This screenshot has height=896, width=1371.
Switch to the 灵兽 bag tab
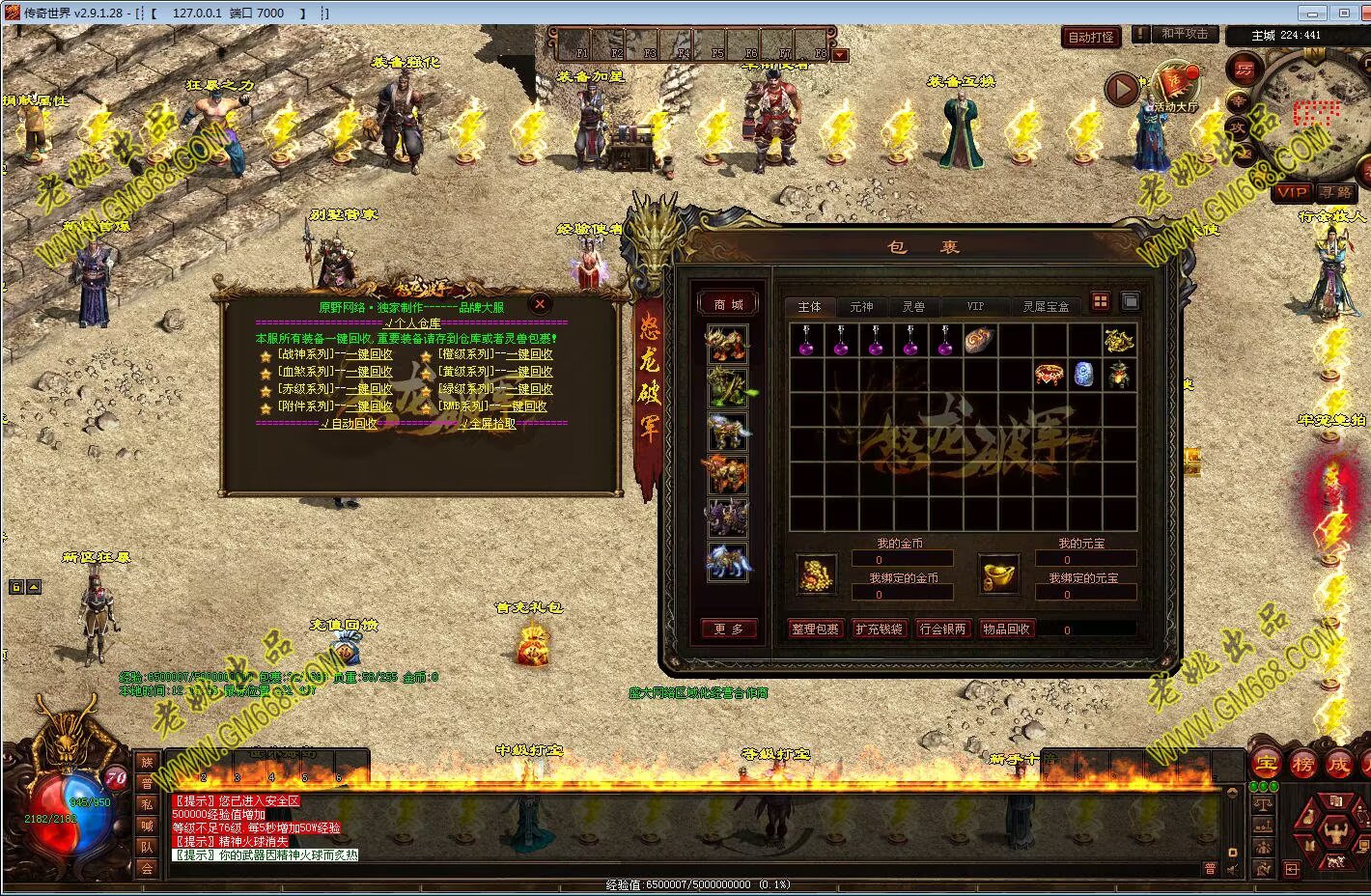912,307
